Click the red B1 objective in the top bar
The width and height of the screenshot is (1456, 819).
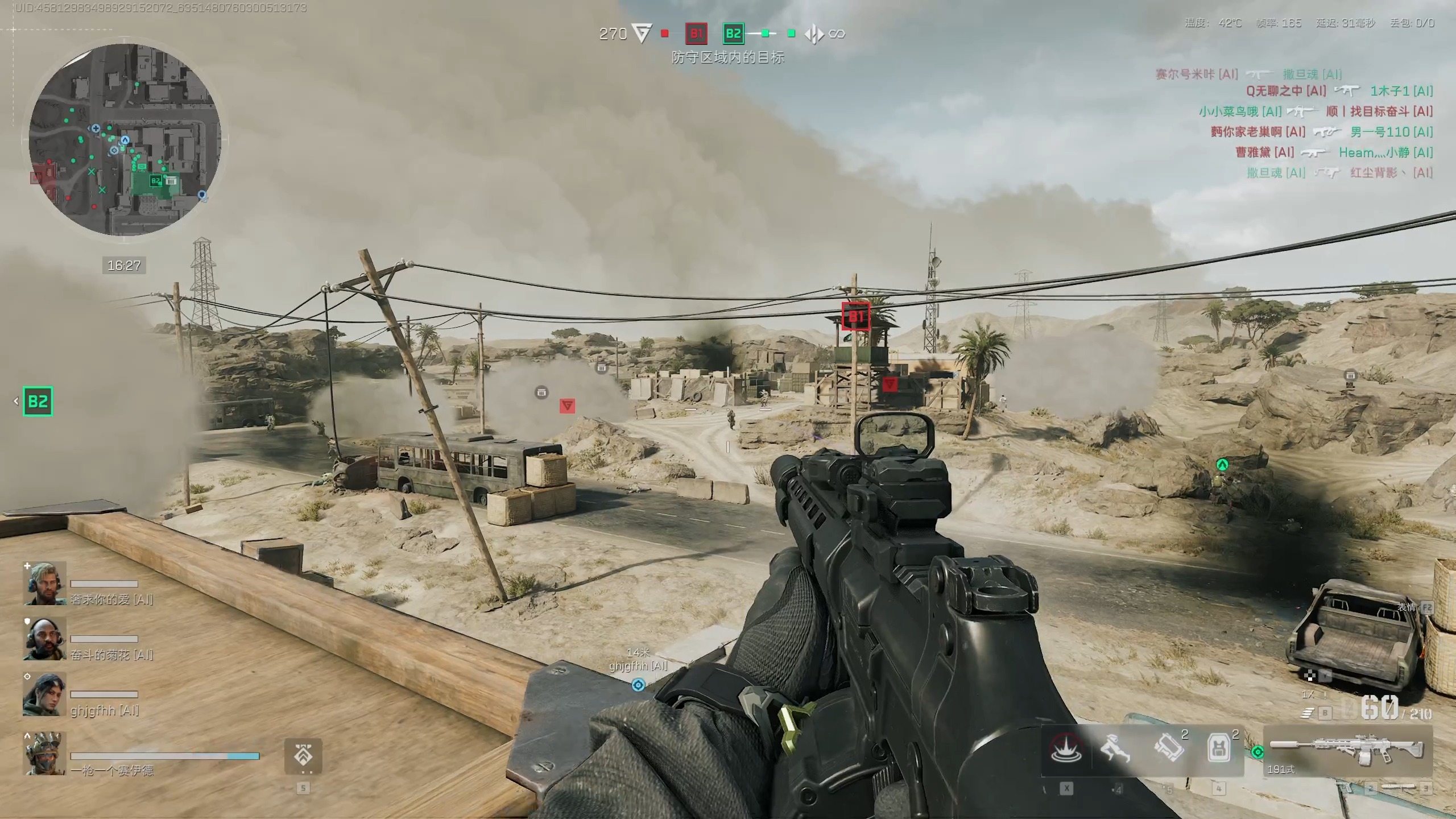(696, 34)
